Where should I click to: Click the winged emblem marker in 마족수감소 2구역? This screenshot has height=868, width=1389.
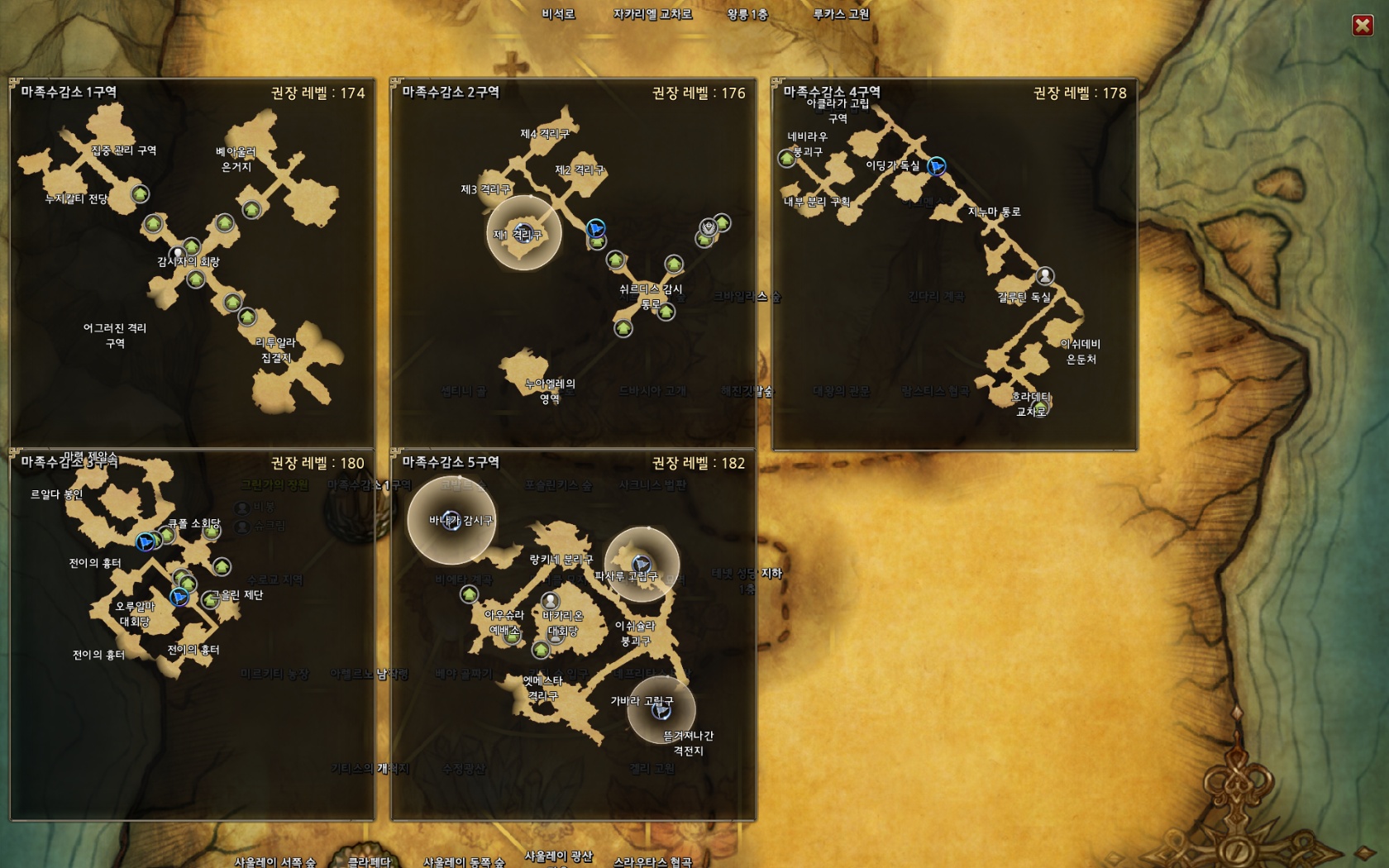click(x=709, y=227)
